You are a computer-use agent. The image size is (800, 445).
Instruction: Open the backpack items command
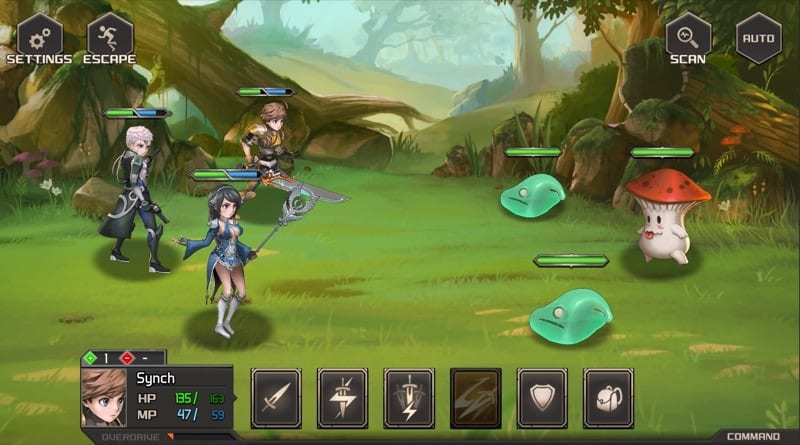(x=608, y=398)
